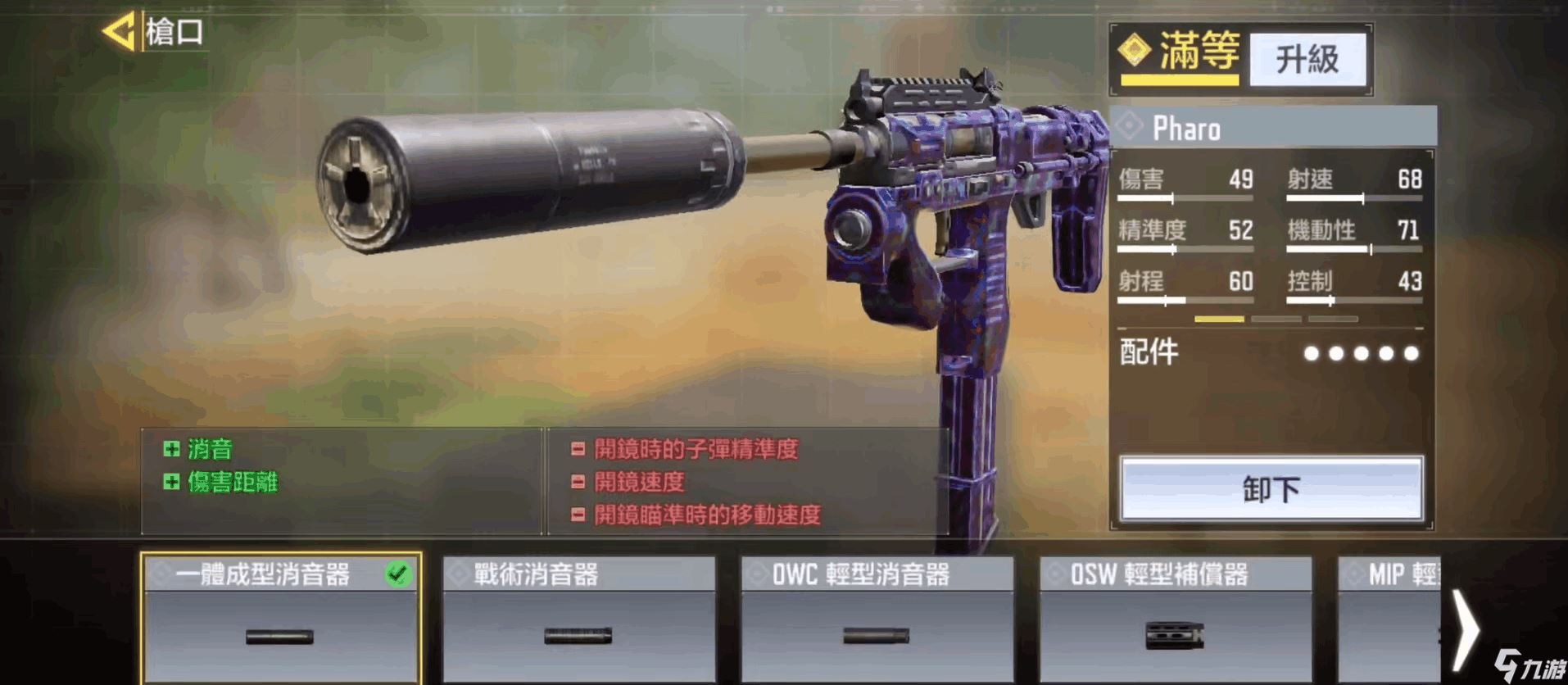
Task: Choose the 戰術消音器 suppressor
Action: [x=578, y=619]
